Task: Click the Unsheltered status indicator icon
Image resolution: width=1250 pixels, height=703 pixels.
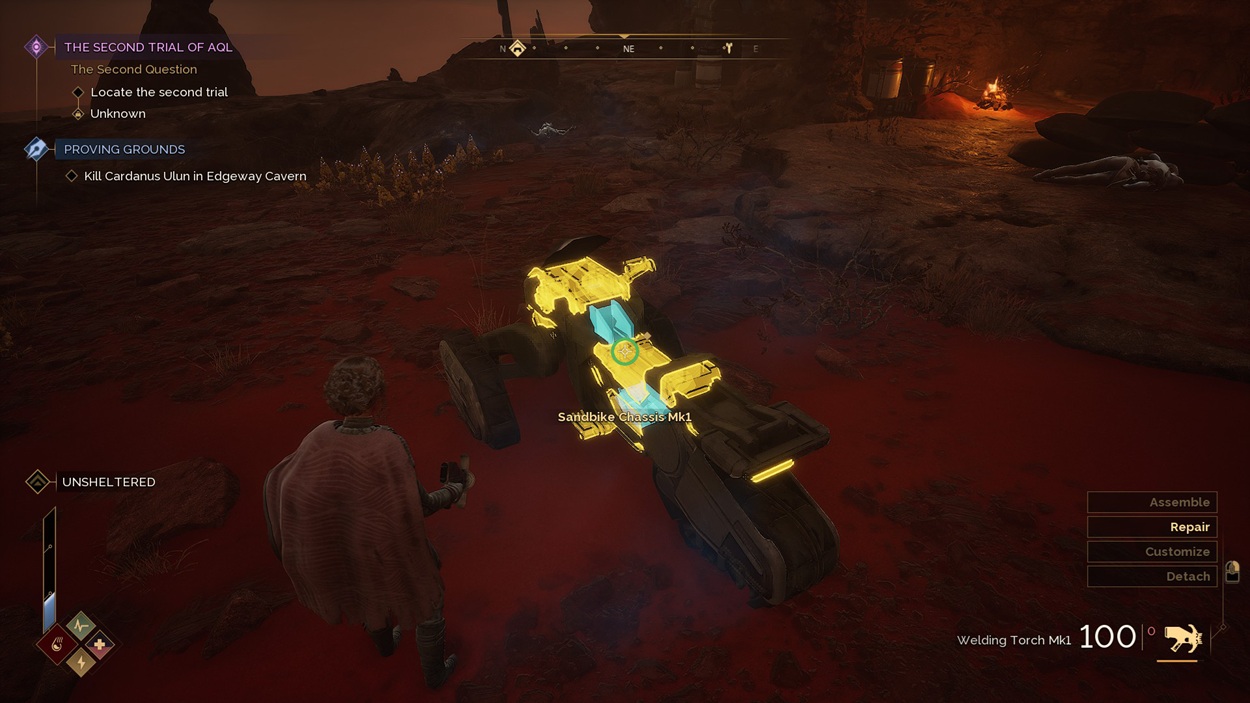Action: pyautogui.click(x=38, y=482)
